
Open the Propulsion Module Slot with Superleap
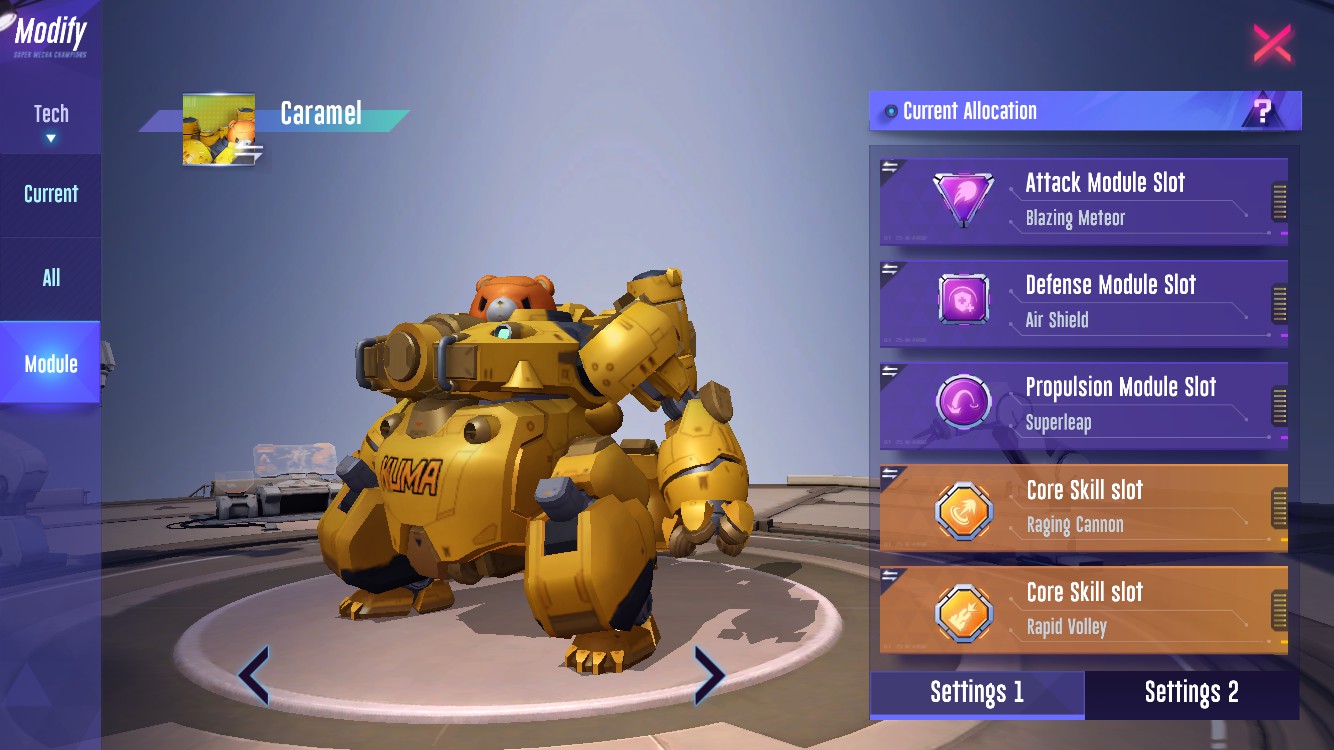(x=1083, y=404)
